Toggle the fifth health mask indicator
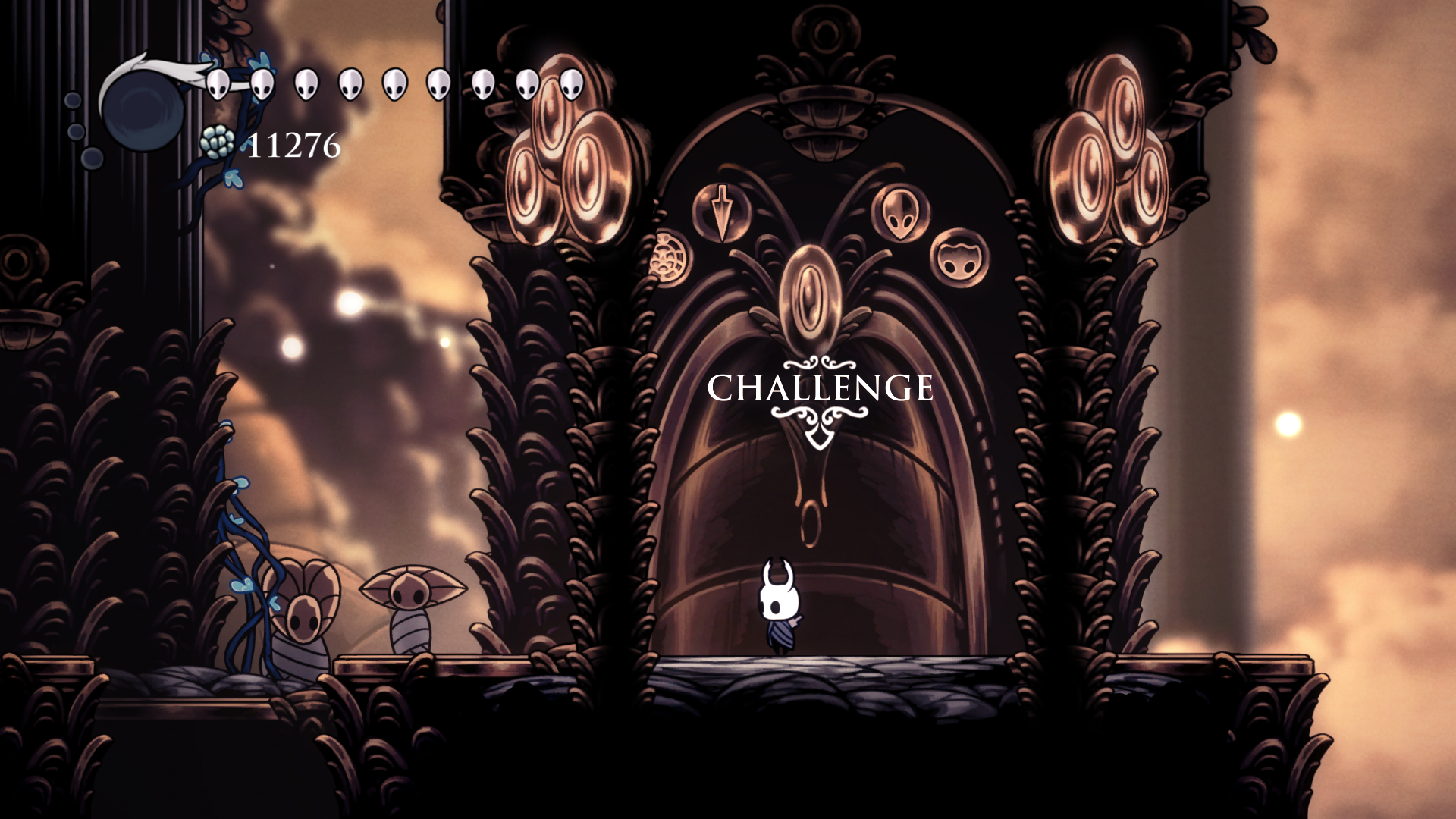This screenshot has height=819, width=1456. pos(393,83)
